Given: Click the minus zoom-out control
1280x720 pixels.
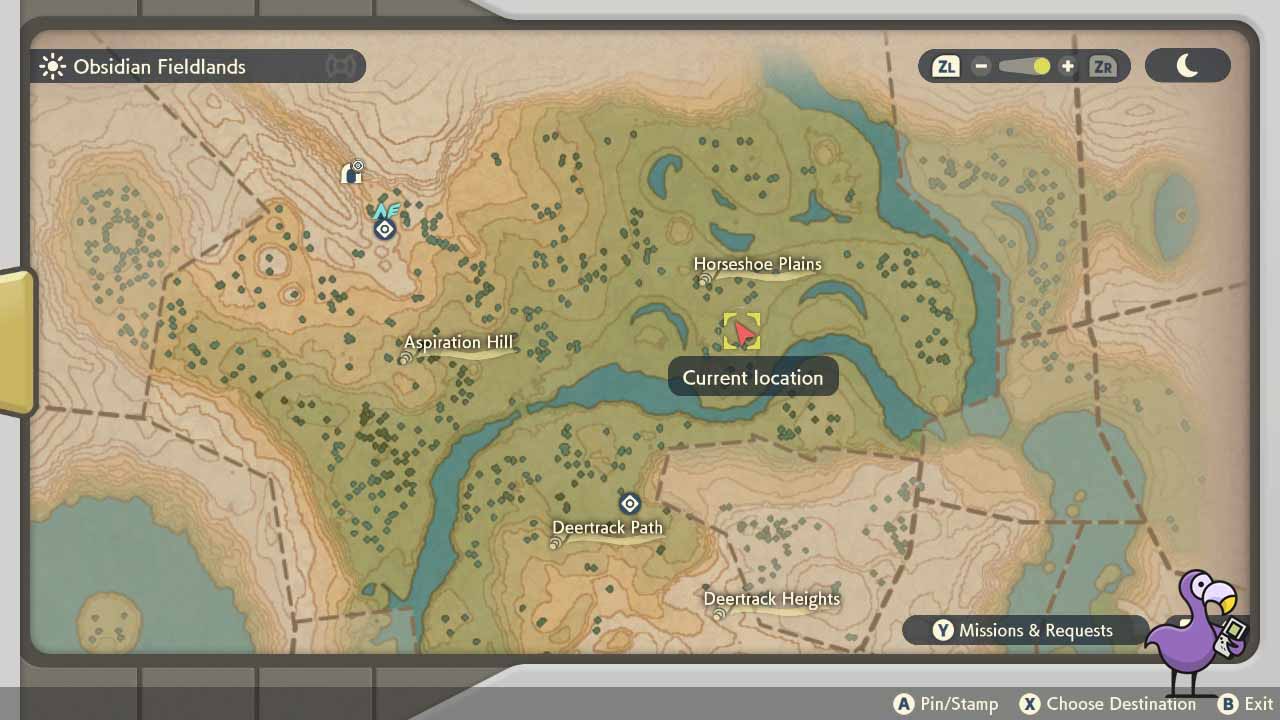Looking at the screenshot, I should [980, 66].
